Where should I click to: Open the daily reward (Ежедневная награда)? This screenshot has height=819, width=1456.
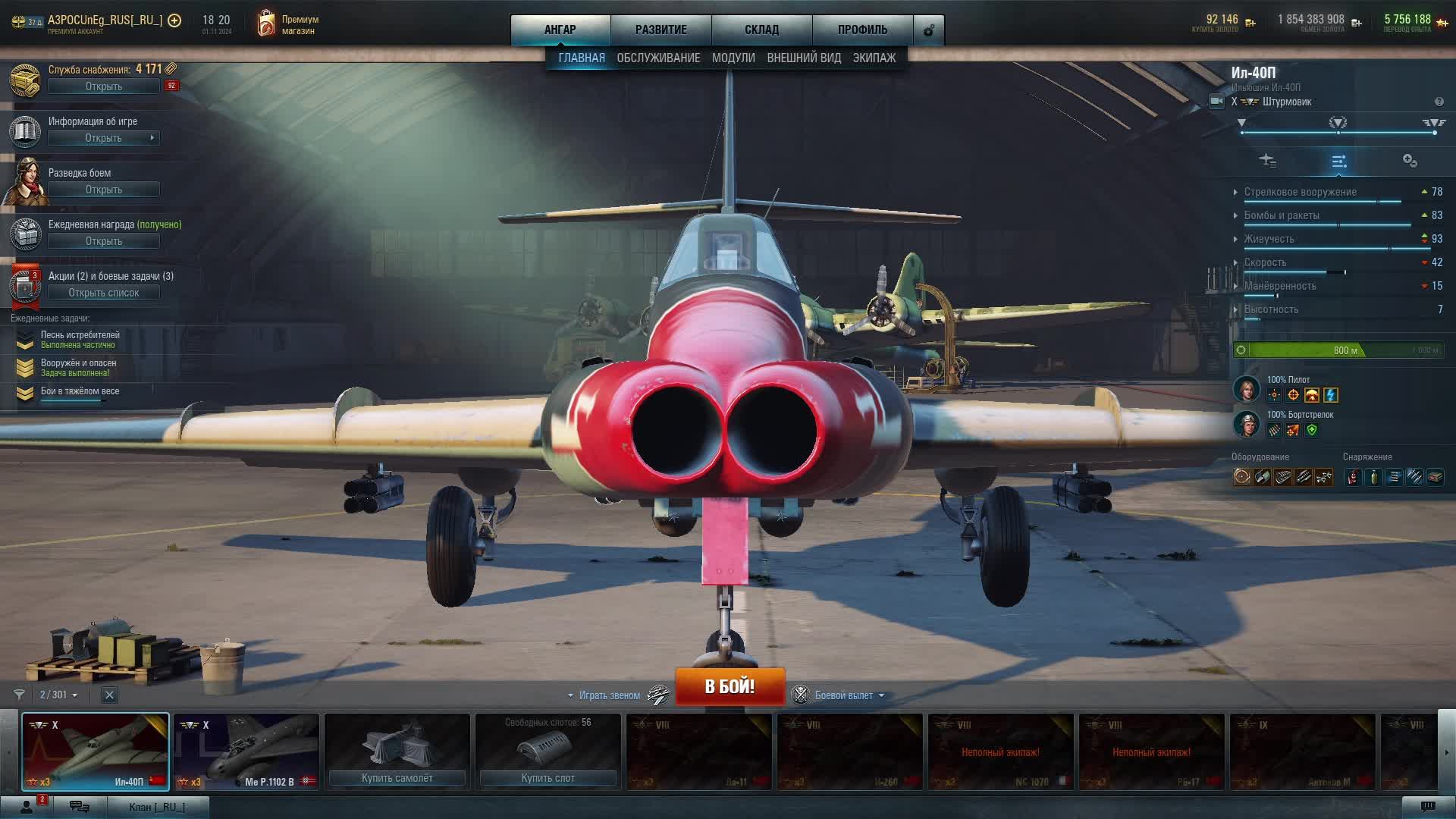click(103, 241)
